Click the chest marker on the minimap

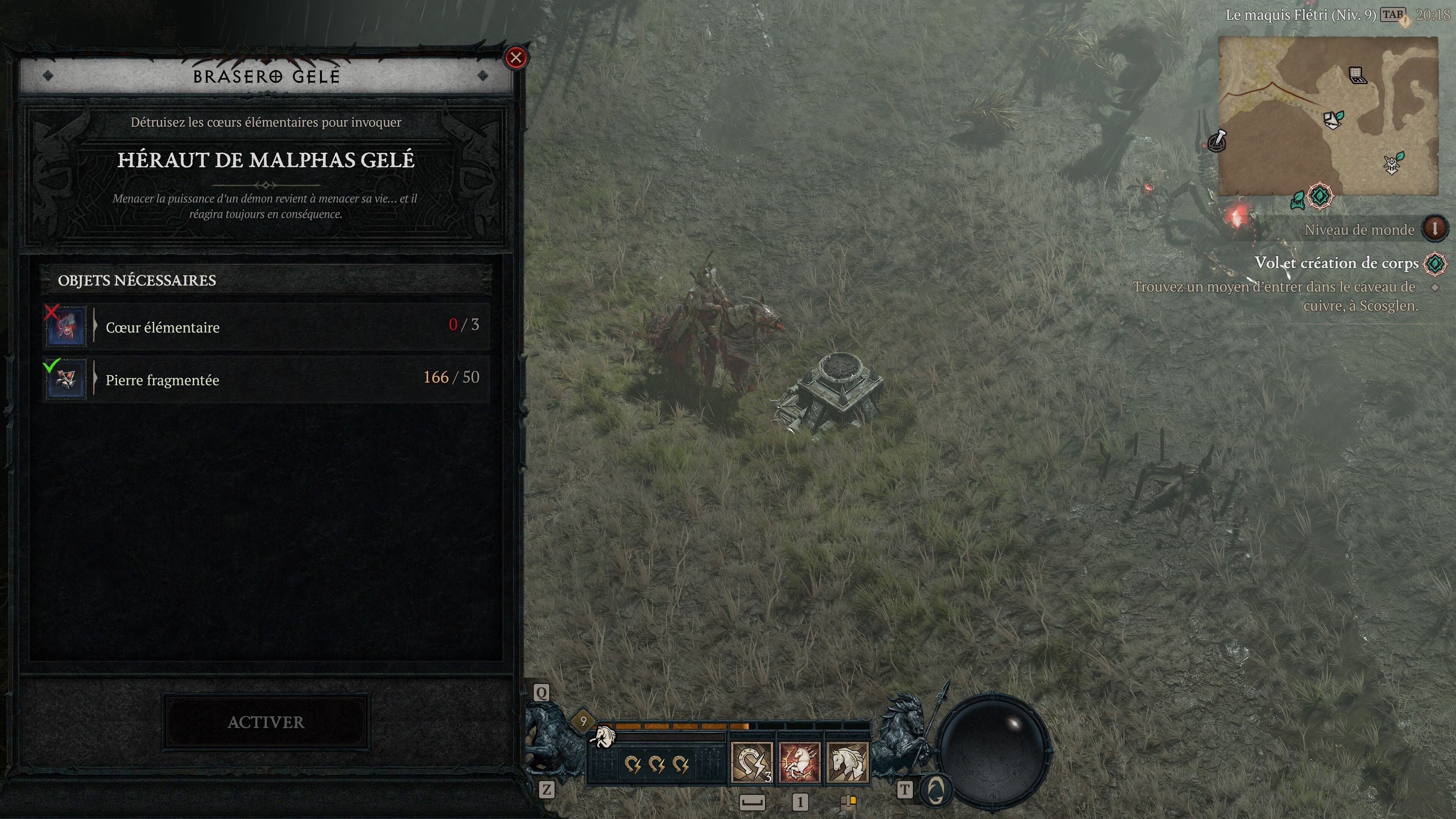(1357, 75)
